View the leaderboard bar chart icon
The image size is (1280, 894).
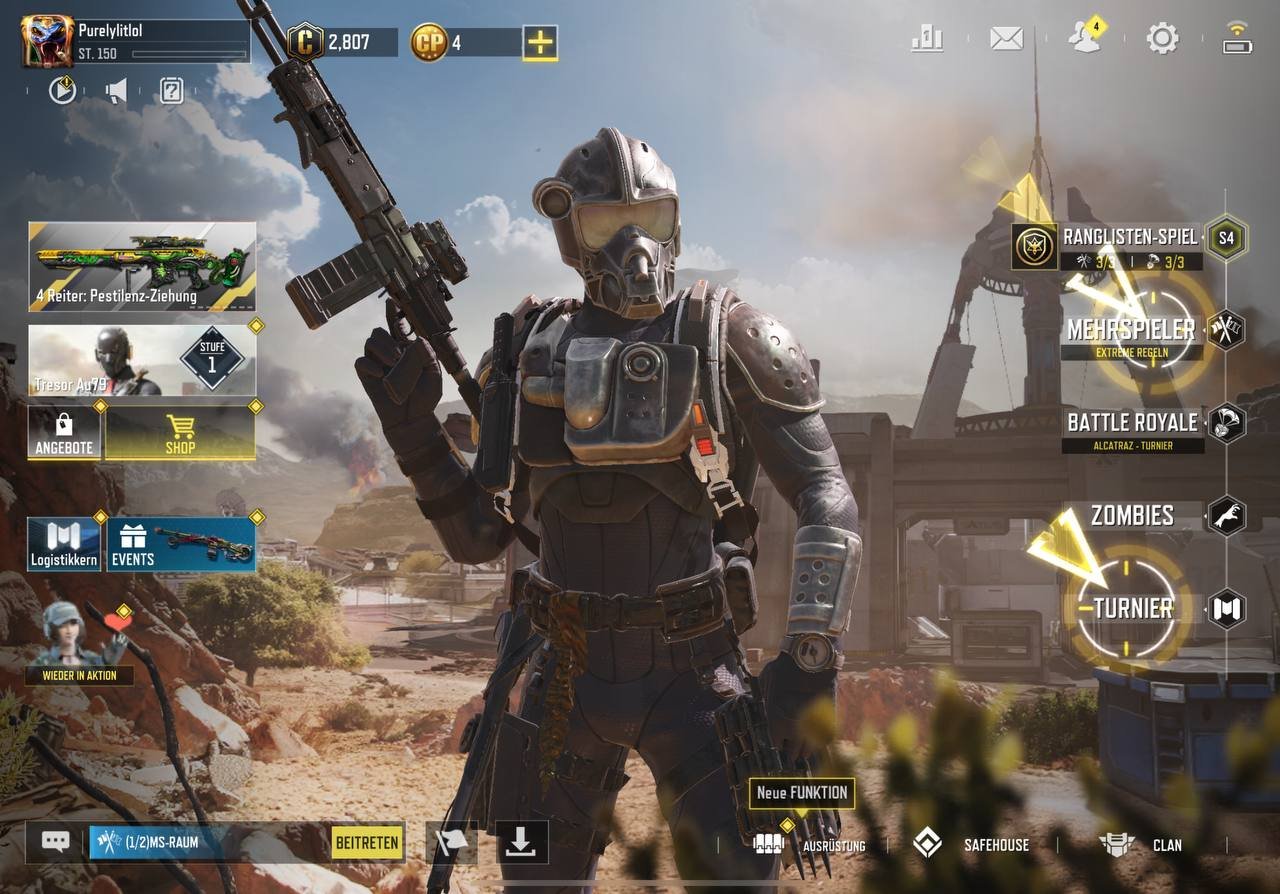tap(927, 39)
